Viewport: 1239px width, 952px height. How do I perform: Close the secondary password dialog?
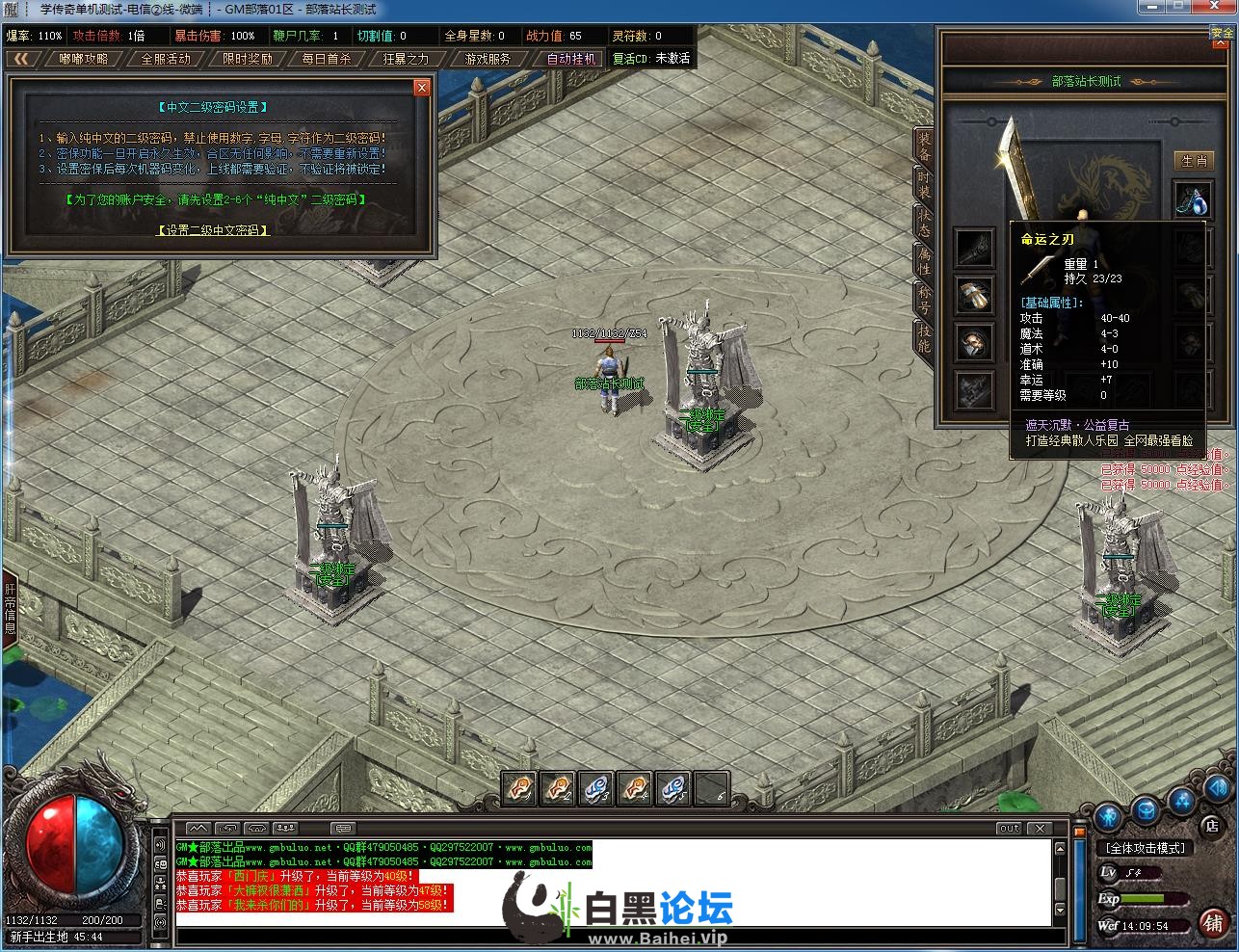pos(421,88)
